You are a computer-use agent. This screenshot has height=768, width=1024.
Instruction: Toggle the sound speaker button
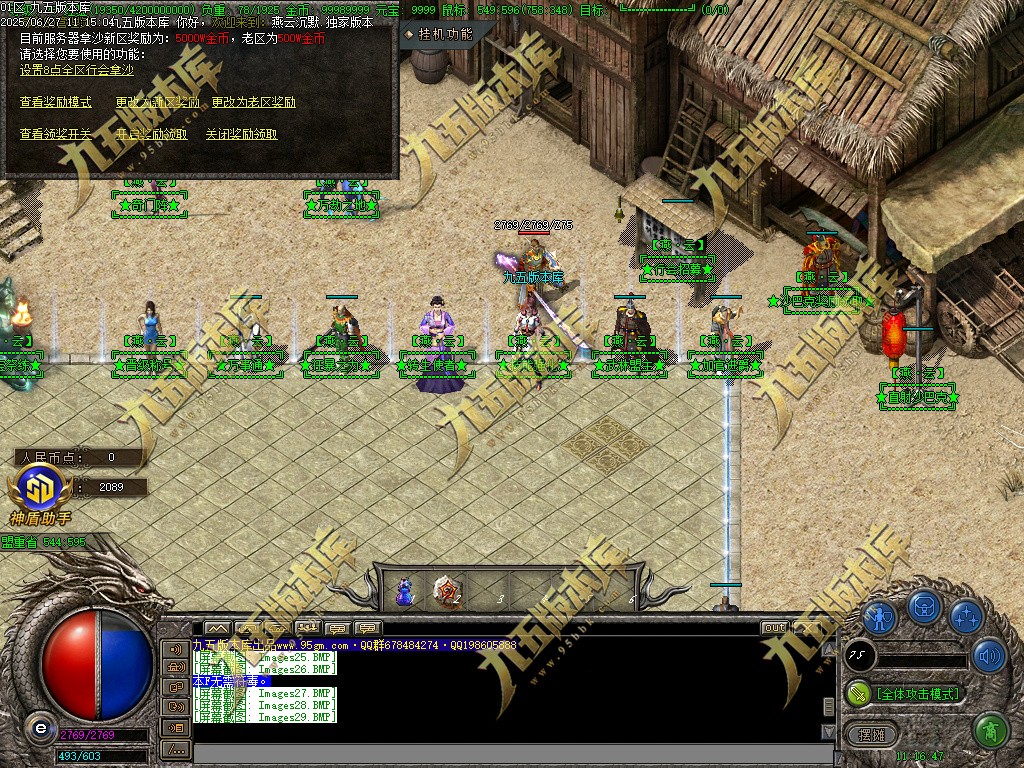(x=988, y=655)
